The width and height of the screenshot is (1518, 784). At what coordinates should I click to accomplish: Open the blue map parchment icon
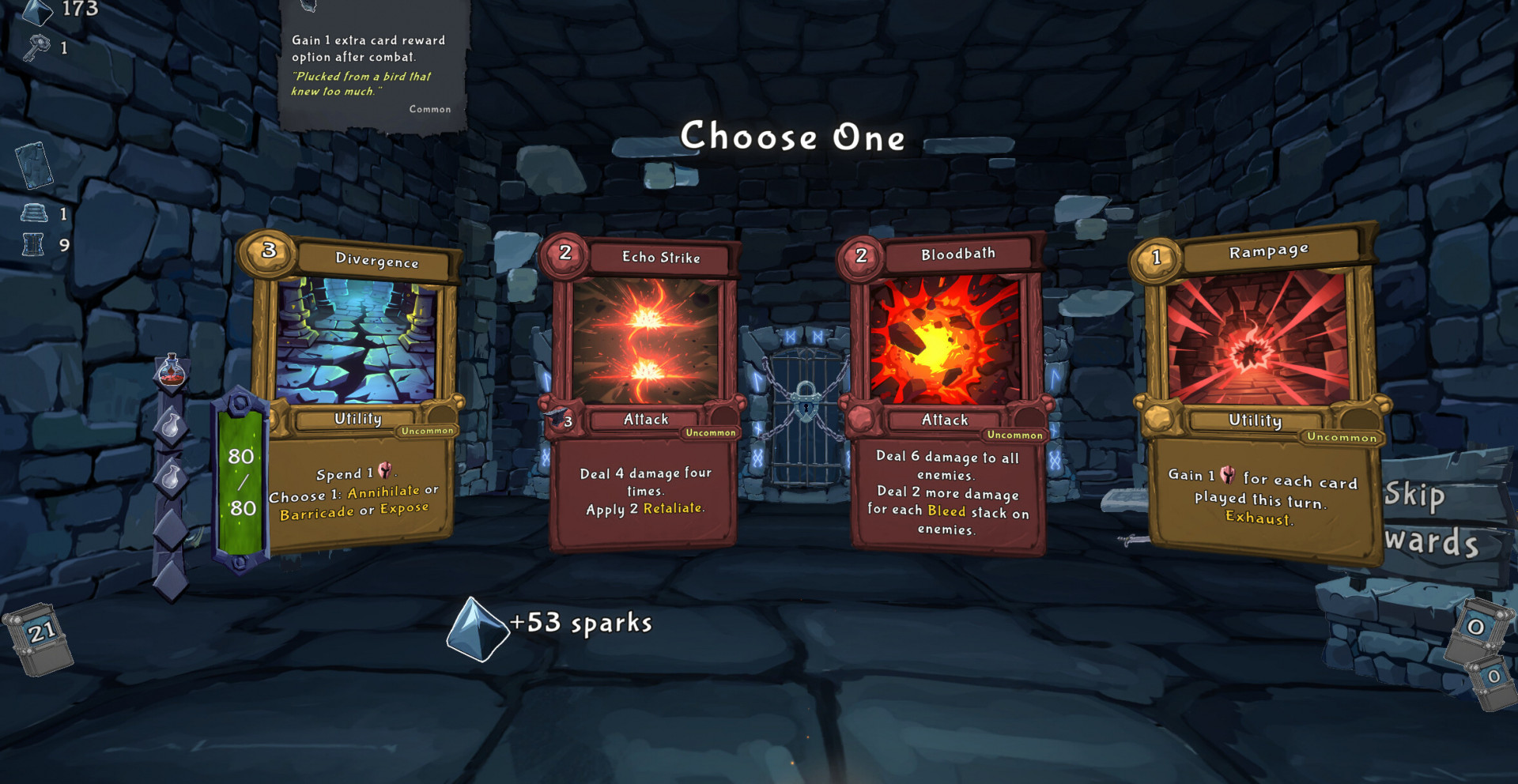pyautogui.click(x=34, y=165)
